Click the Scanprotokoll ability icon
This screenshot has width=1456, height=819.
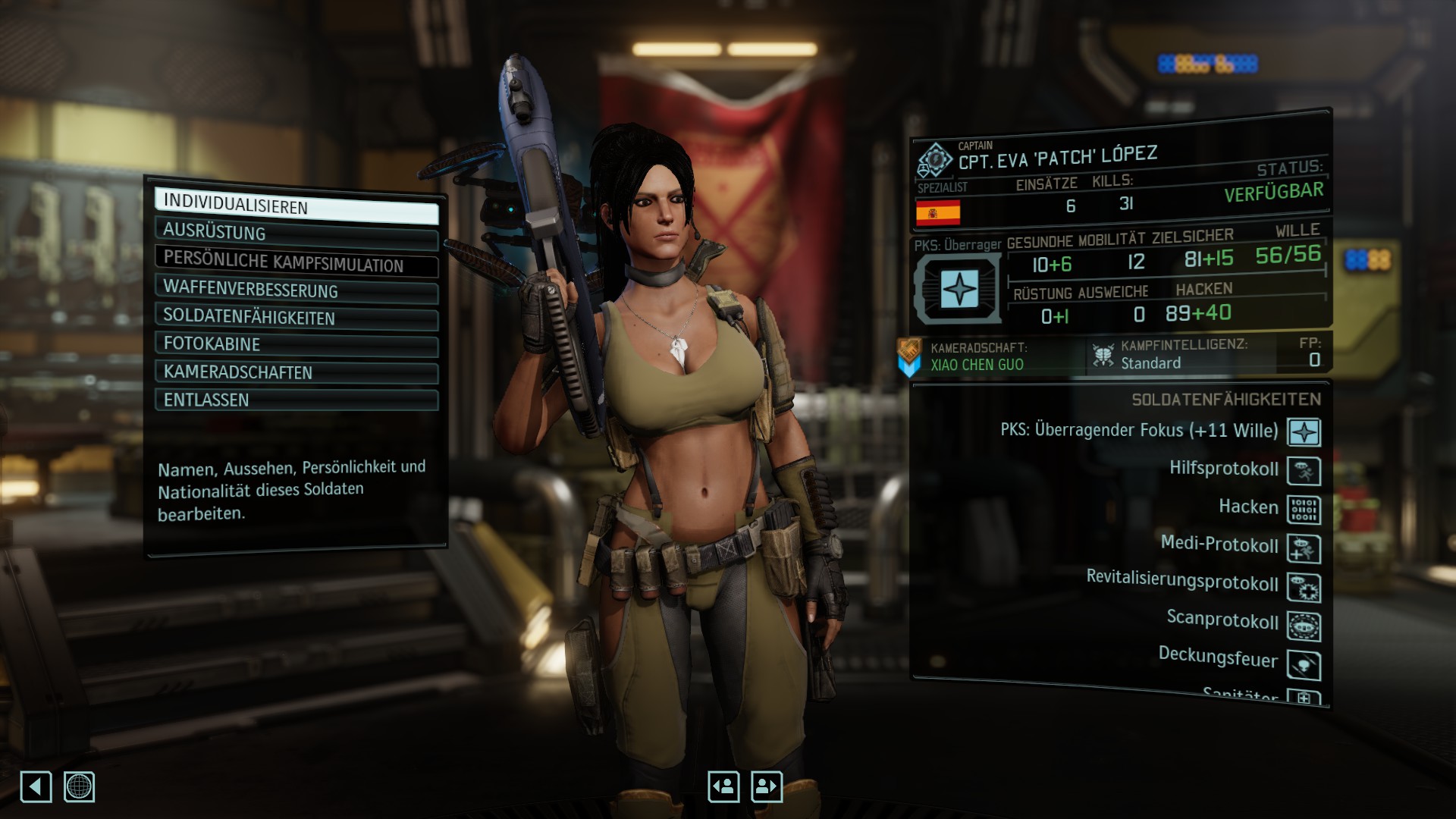(x=1304, y=626)
